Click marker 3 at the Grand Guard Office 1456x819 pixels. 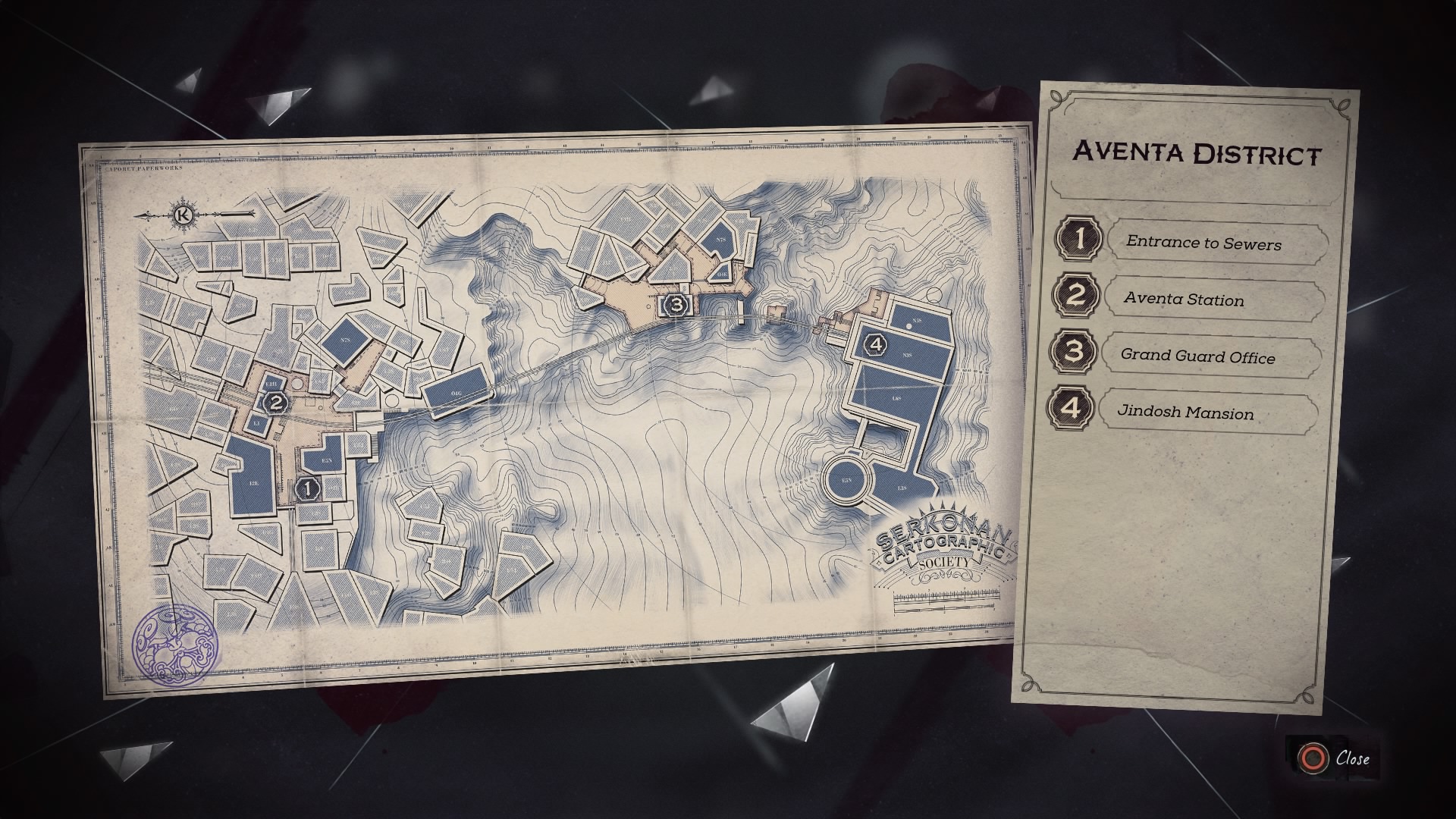[674, 306]
